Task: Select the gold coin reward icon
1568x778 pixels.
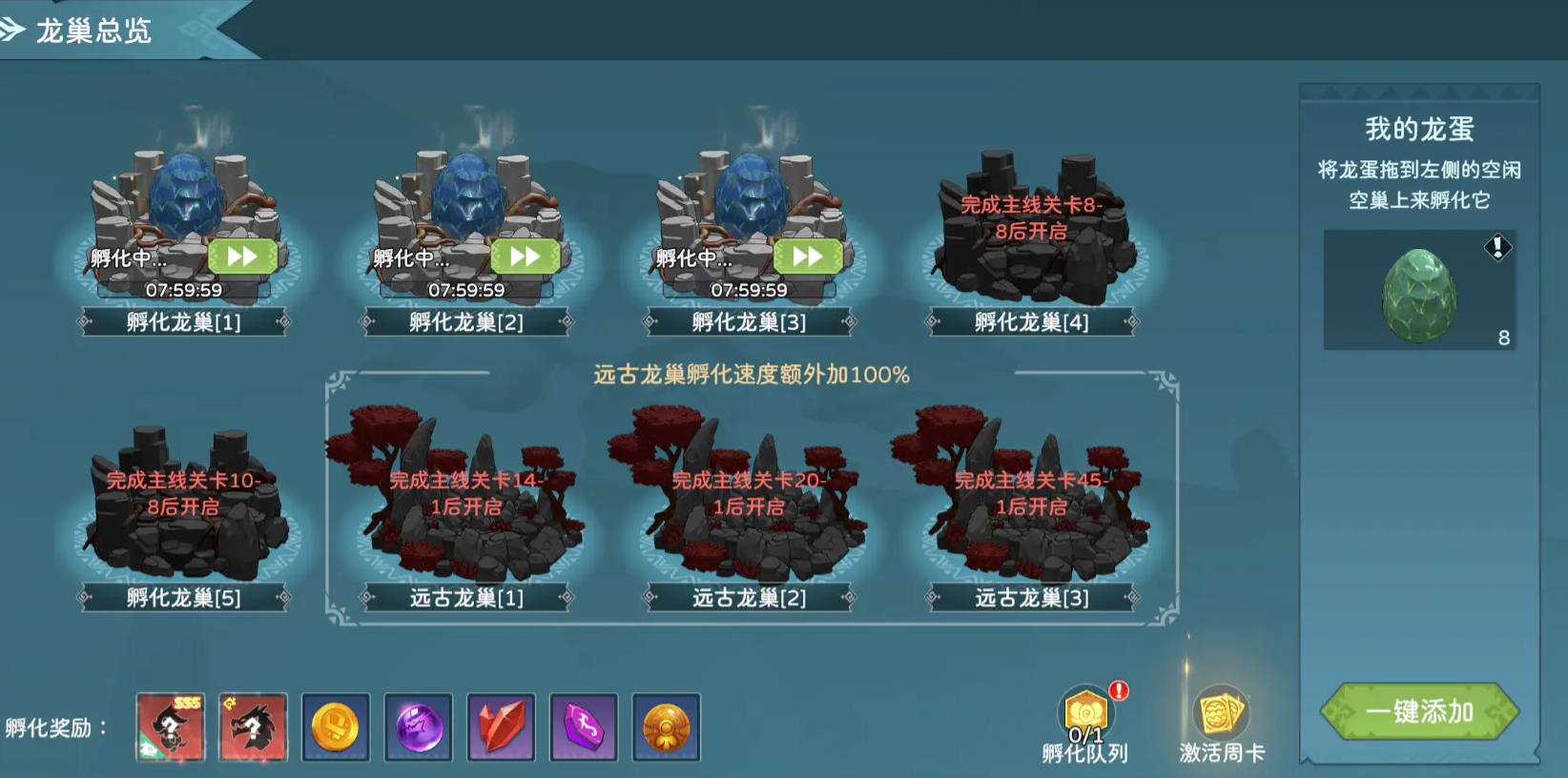Action: [335, 727]
